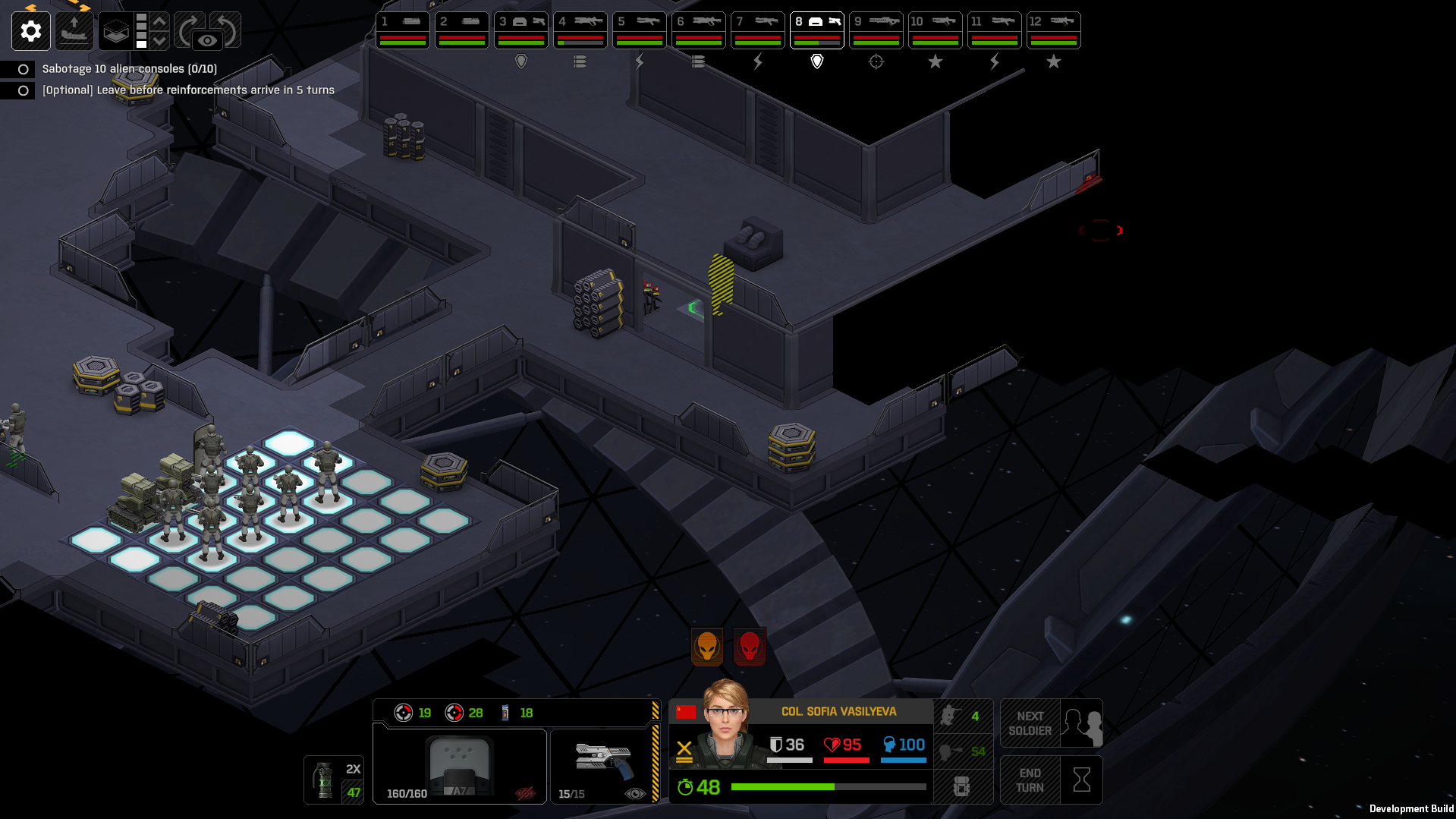
Task: Equip the pistol weapon slot
Action: pos(602,765)
